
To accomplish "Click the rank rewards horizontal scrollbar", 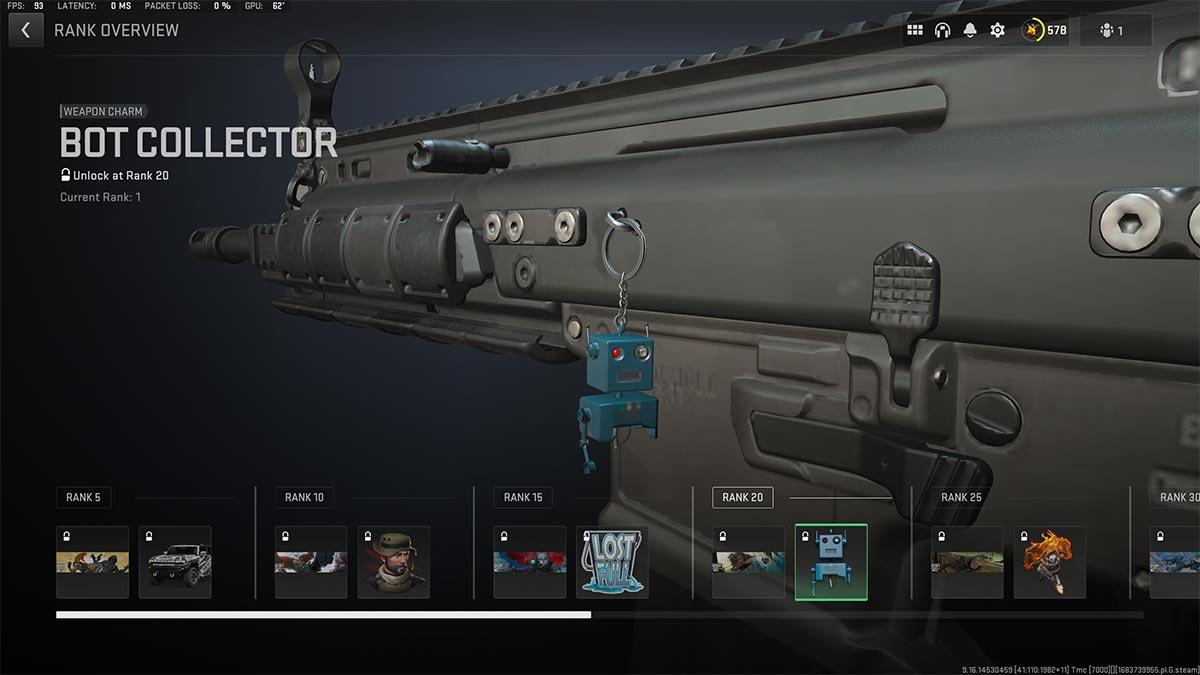I will click(323, 615).
